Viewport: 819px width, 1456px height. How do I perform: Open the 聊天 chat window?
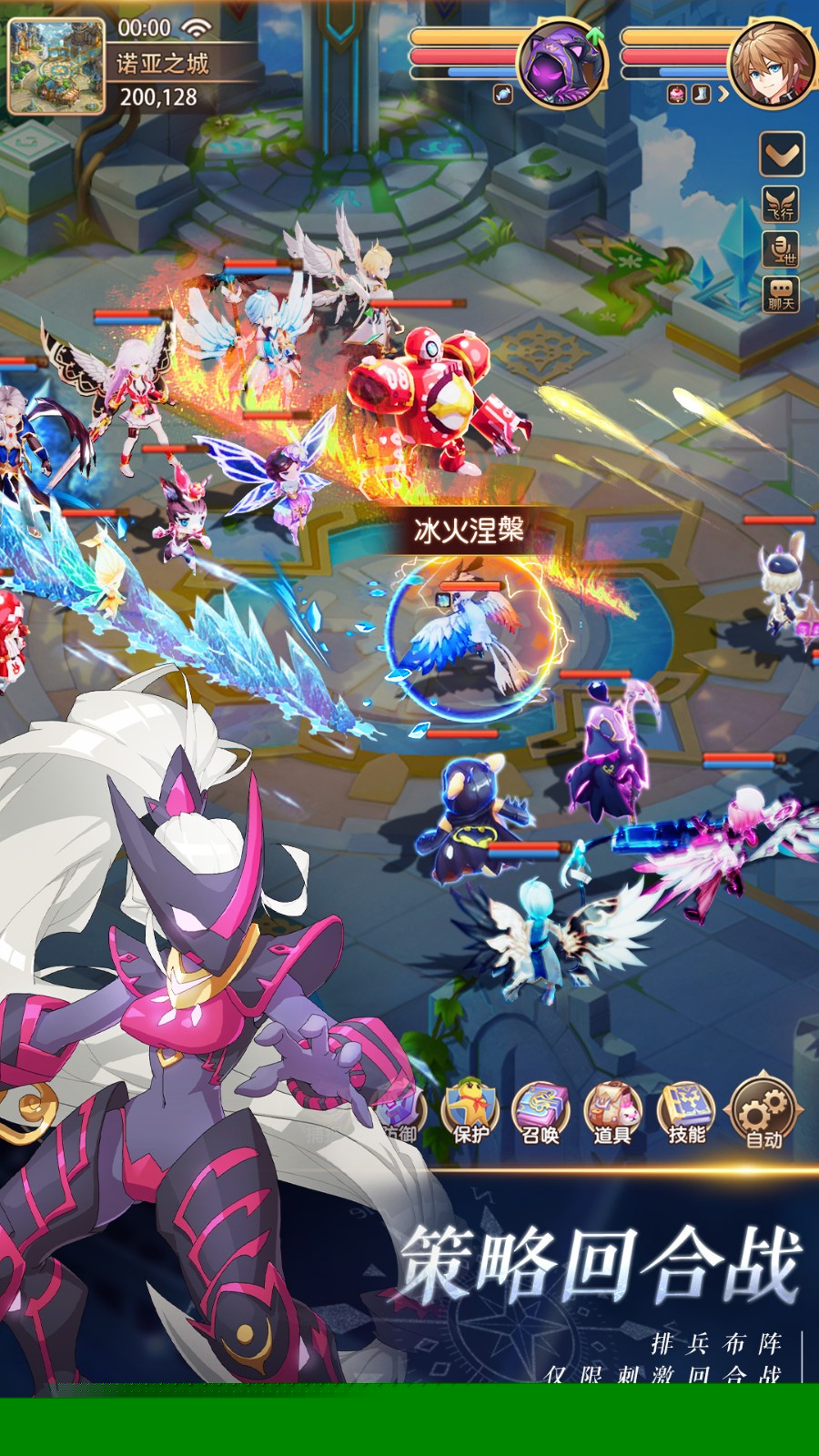(x=781, y=296)
